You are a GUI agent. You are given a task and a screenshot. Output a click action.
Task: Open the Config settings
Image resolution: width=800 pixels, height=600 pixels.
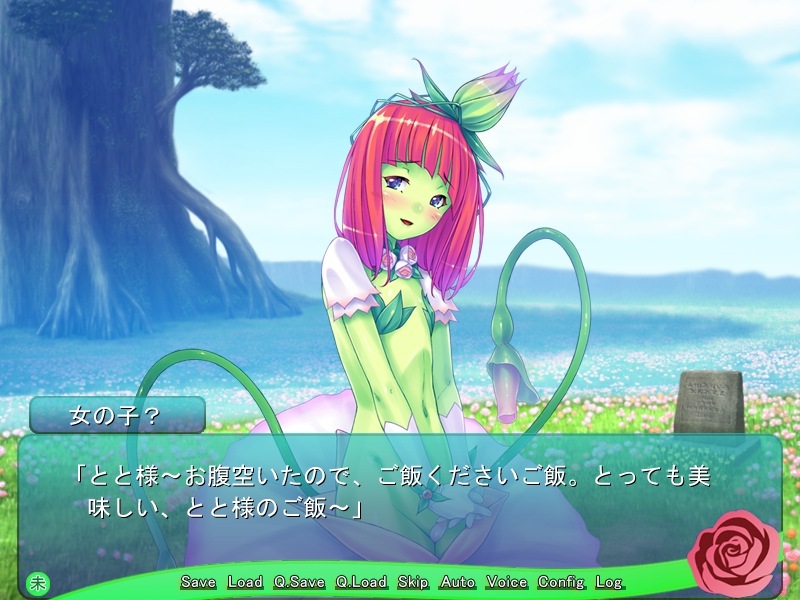coord(561,582)
